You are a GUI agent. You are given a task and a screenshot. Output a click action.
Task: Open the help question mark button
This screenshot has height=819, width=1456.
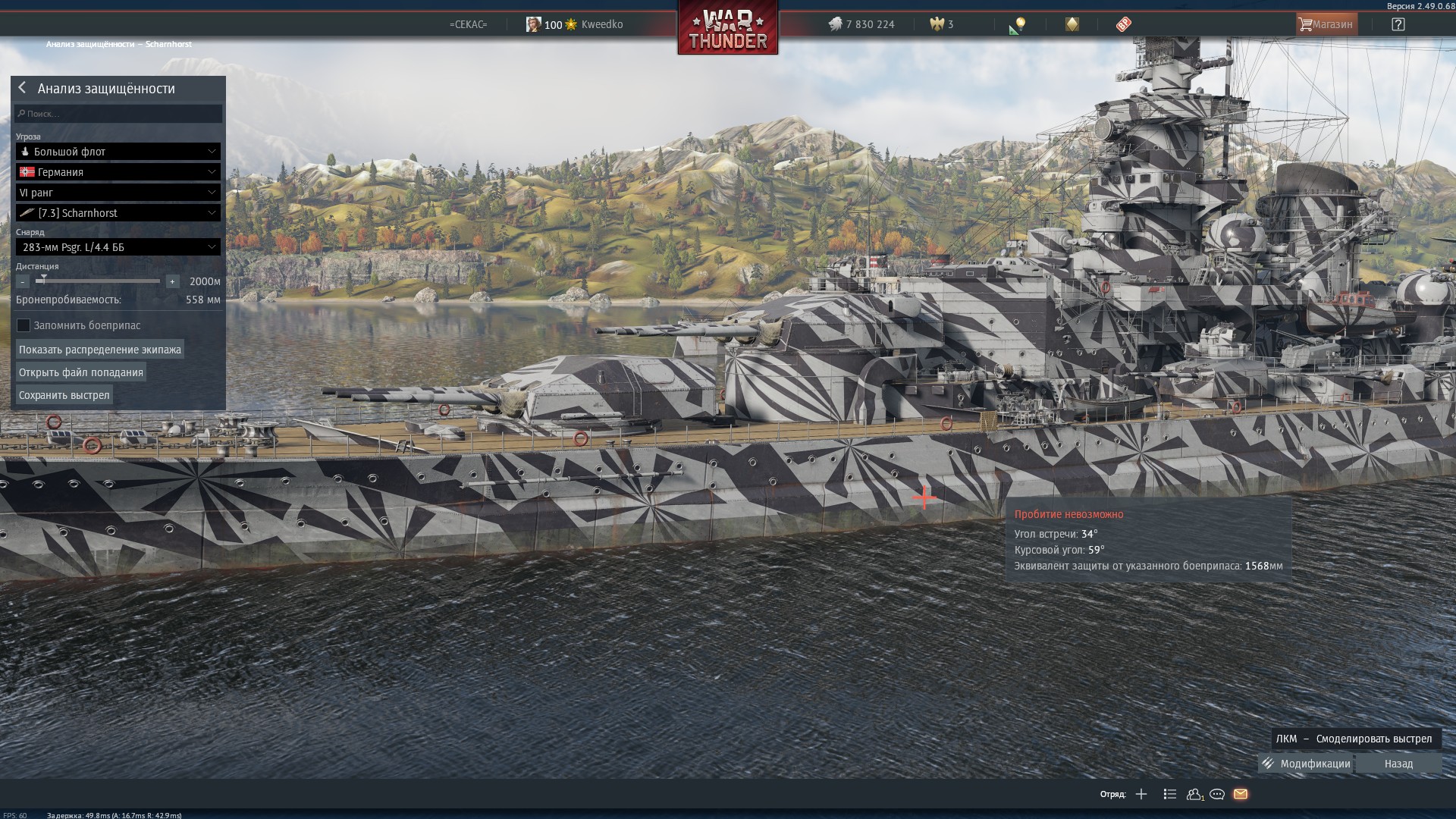point(1398,24)
